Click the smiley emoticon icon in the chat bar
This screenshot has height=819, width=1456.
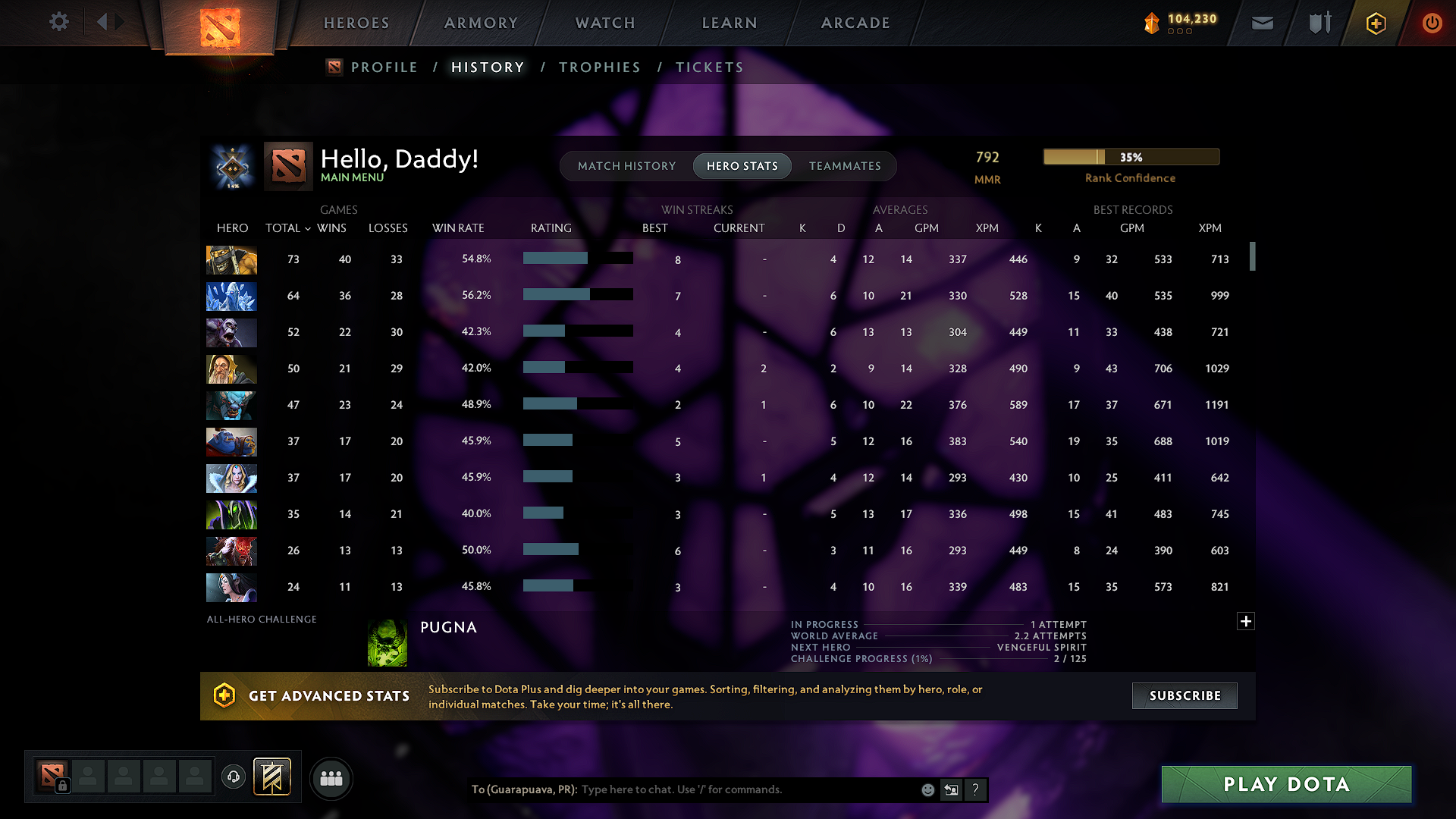[x=927, y=789]
